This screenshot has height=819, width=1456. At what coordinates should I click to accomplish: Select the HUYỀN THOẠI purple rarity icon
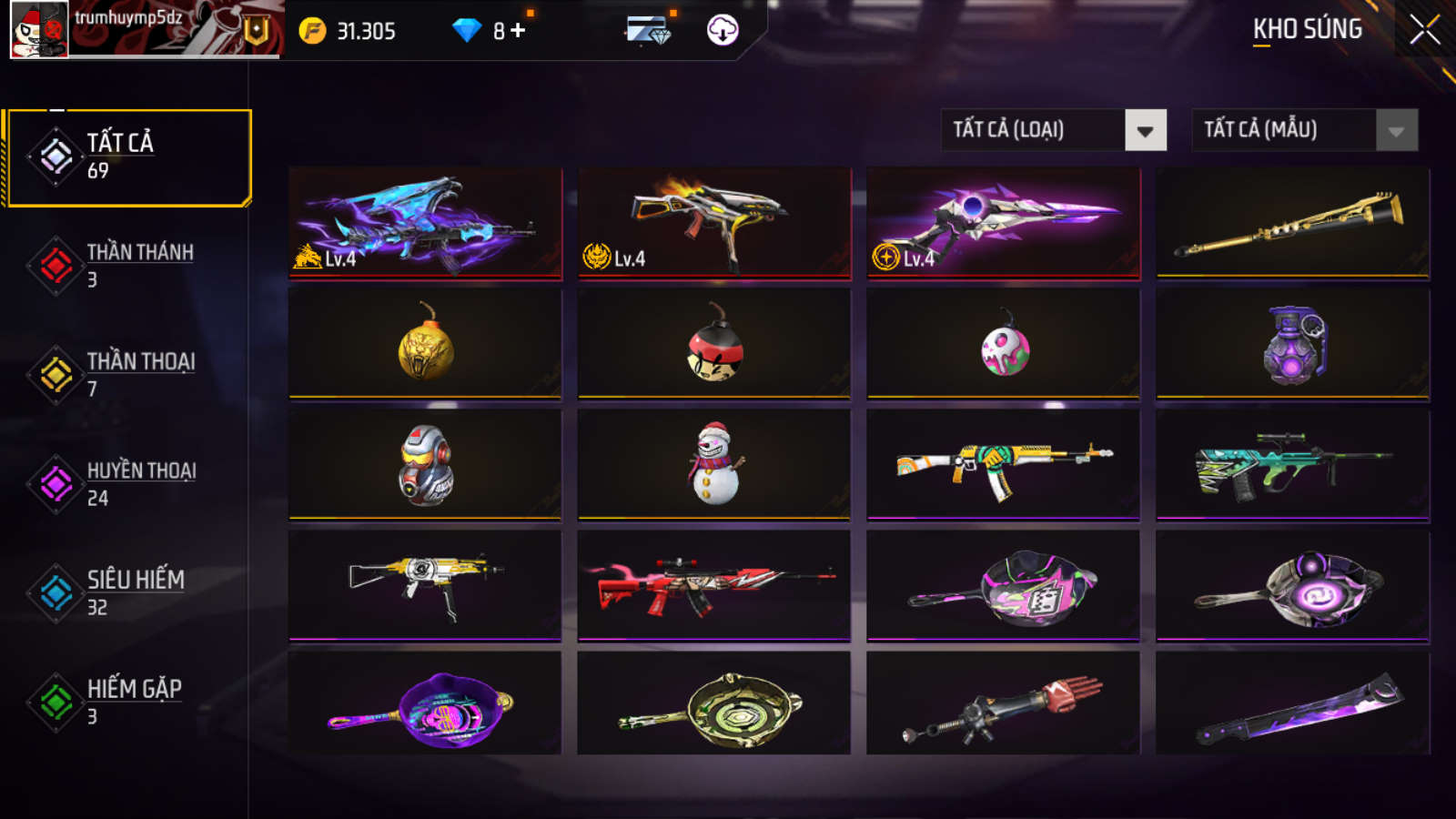point(53,483)
